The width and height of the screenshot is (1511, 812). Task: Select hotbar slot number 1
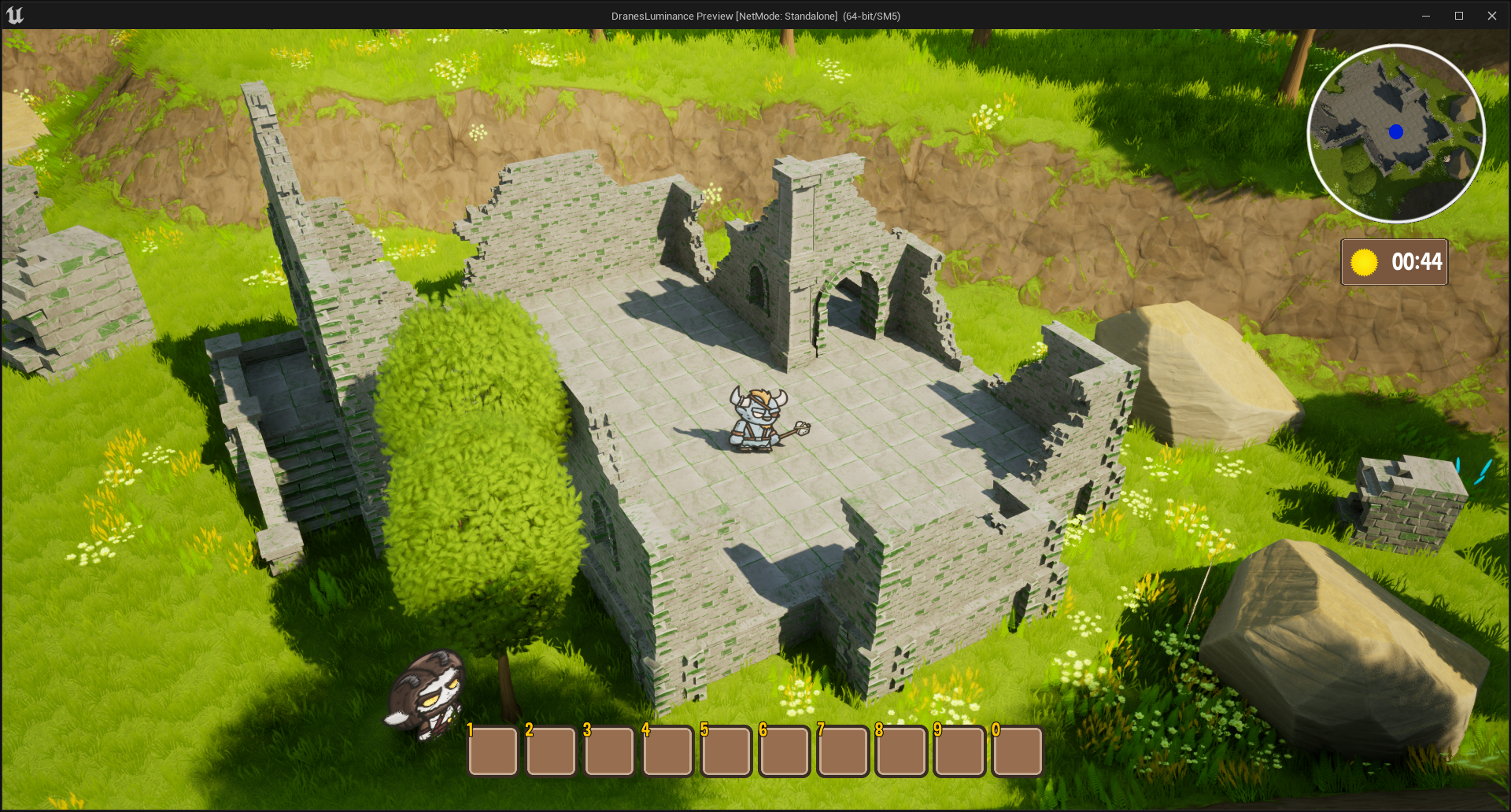(493, 751)
